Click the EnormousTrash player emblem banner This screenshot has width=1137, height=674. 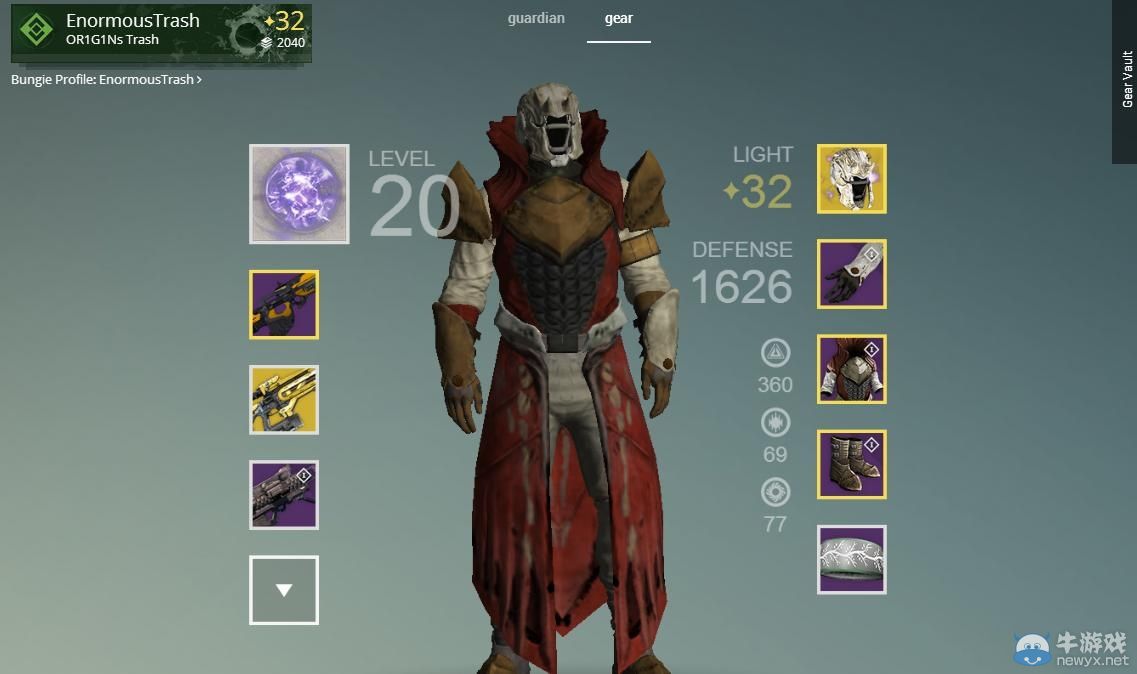161,32
